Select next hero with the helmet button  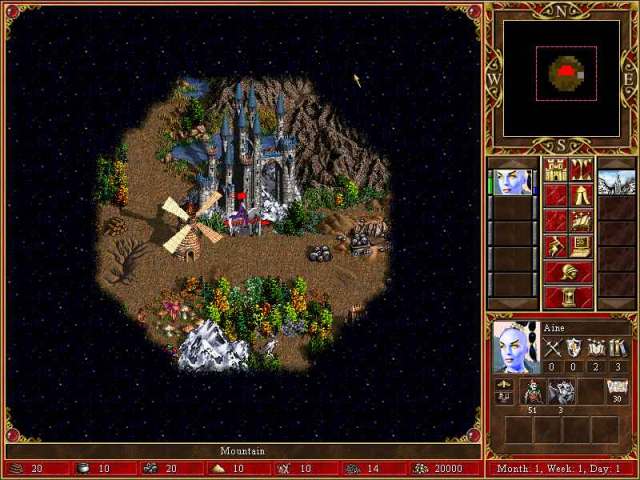pyautogui.click(x=567, y=271)
